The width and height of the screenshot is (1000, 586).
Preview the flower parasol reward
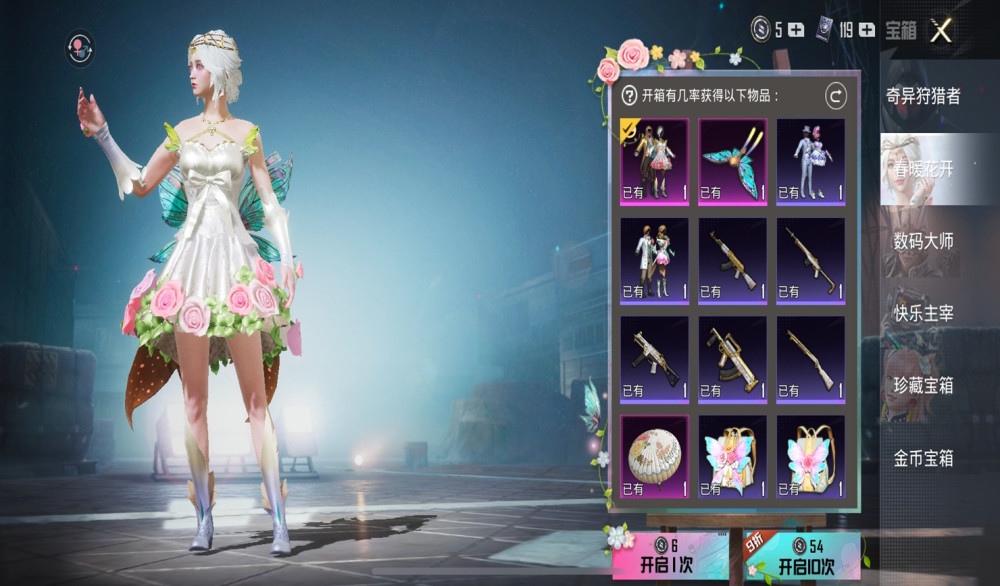[x=655, y=457]
